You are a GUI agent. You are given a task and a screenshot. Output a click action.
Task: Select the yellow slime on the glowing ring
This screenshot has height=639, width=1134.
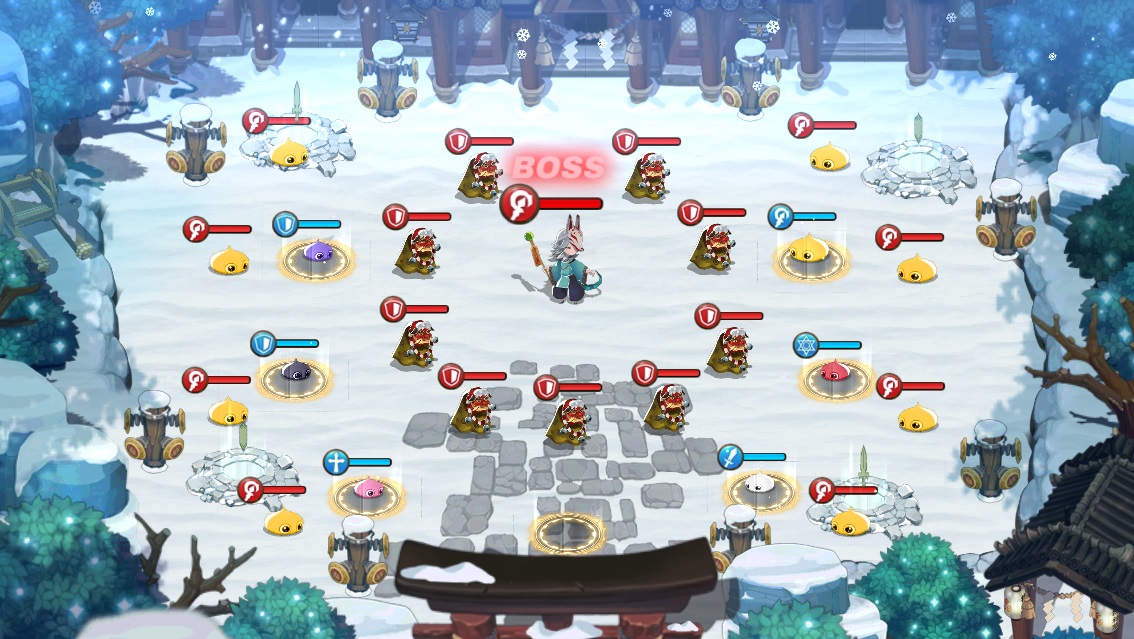pos(809,251)
